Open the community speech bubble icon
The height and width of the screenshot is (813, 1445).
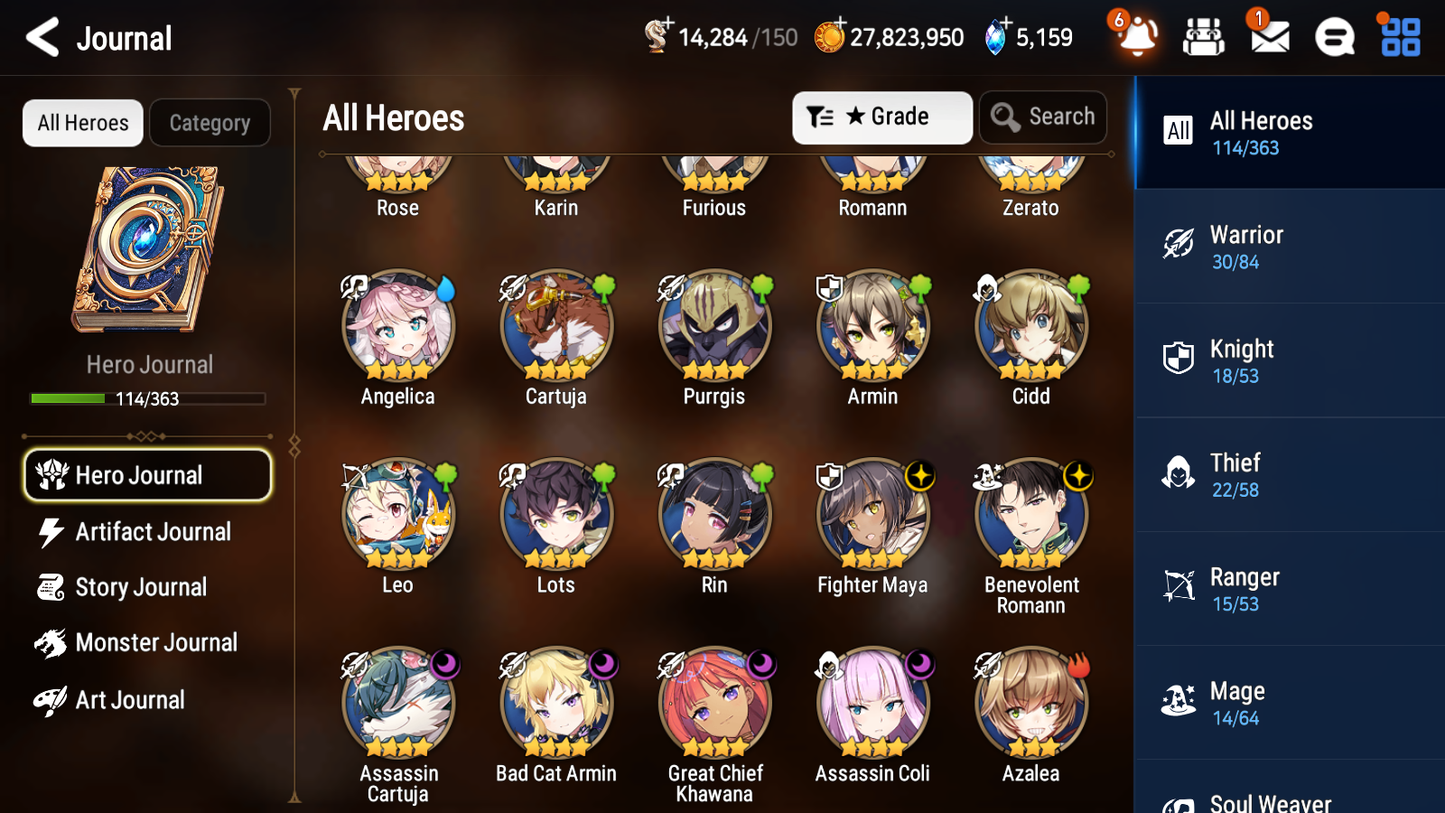[1334, 36]
